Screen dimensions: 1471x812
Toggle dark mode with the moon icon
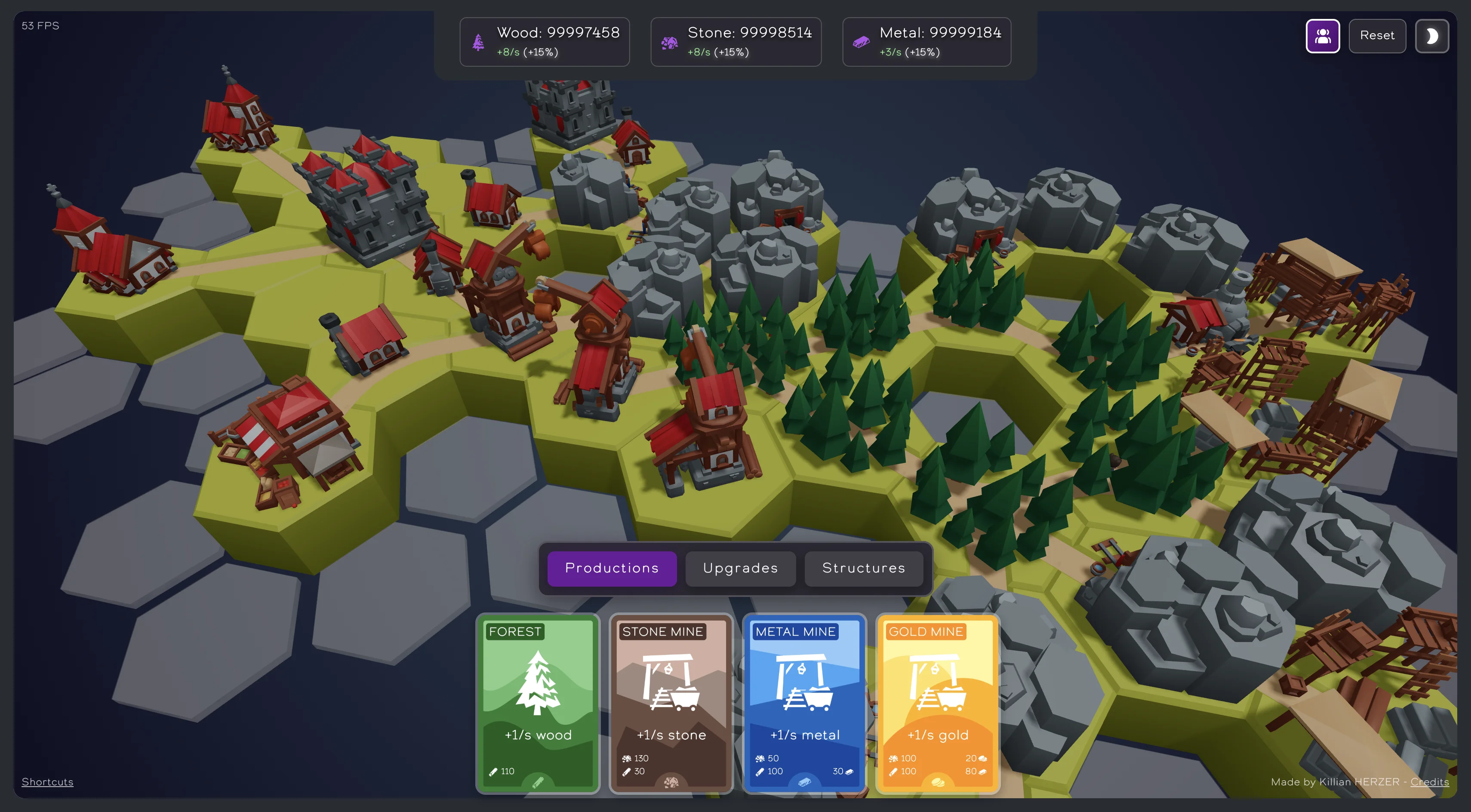pyautogui.click(x=1431, y=36)
